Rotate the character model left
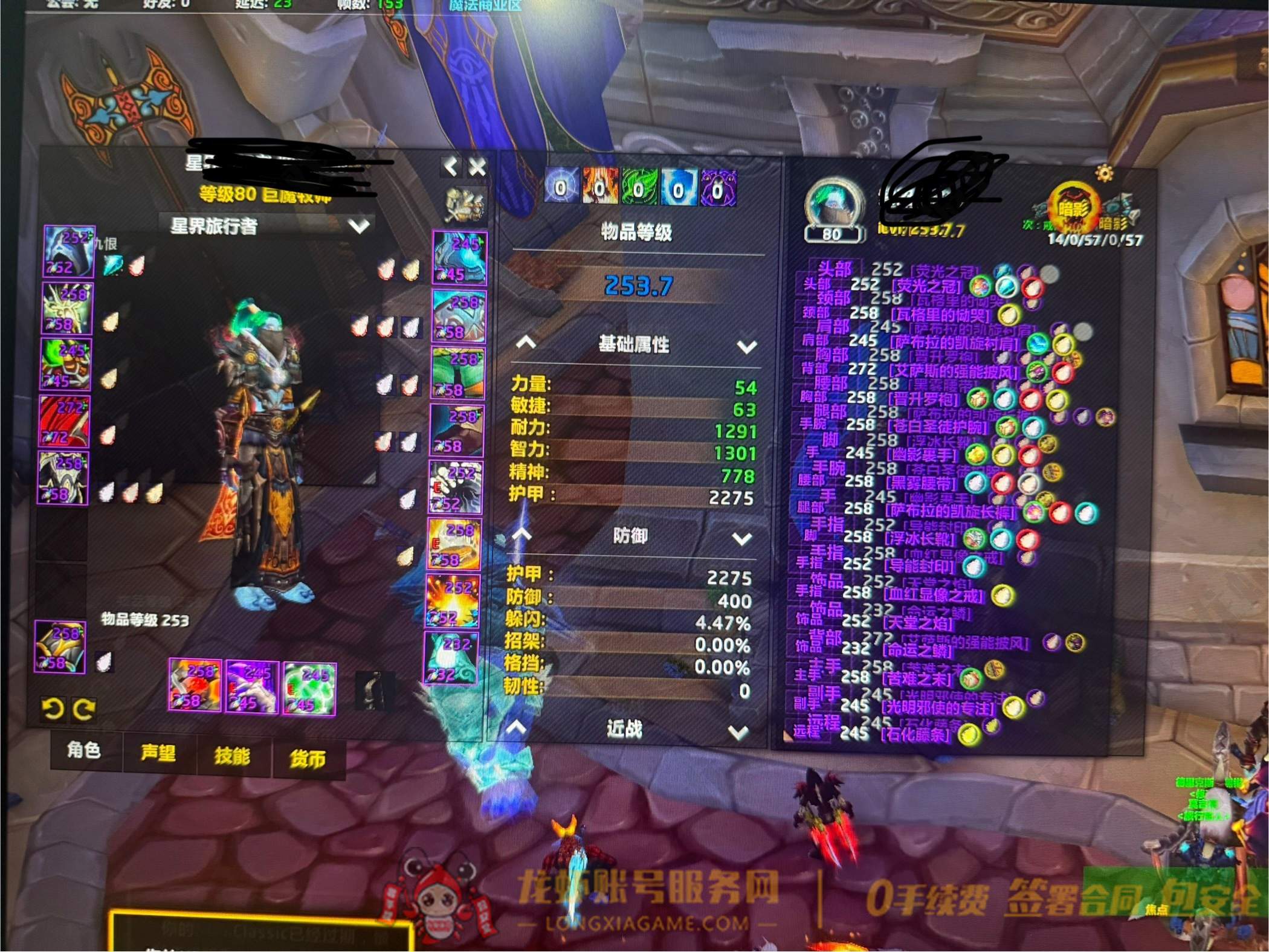The image size is (1269, 952). [53, 709]
